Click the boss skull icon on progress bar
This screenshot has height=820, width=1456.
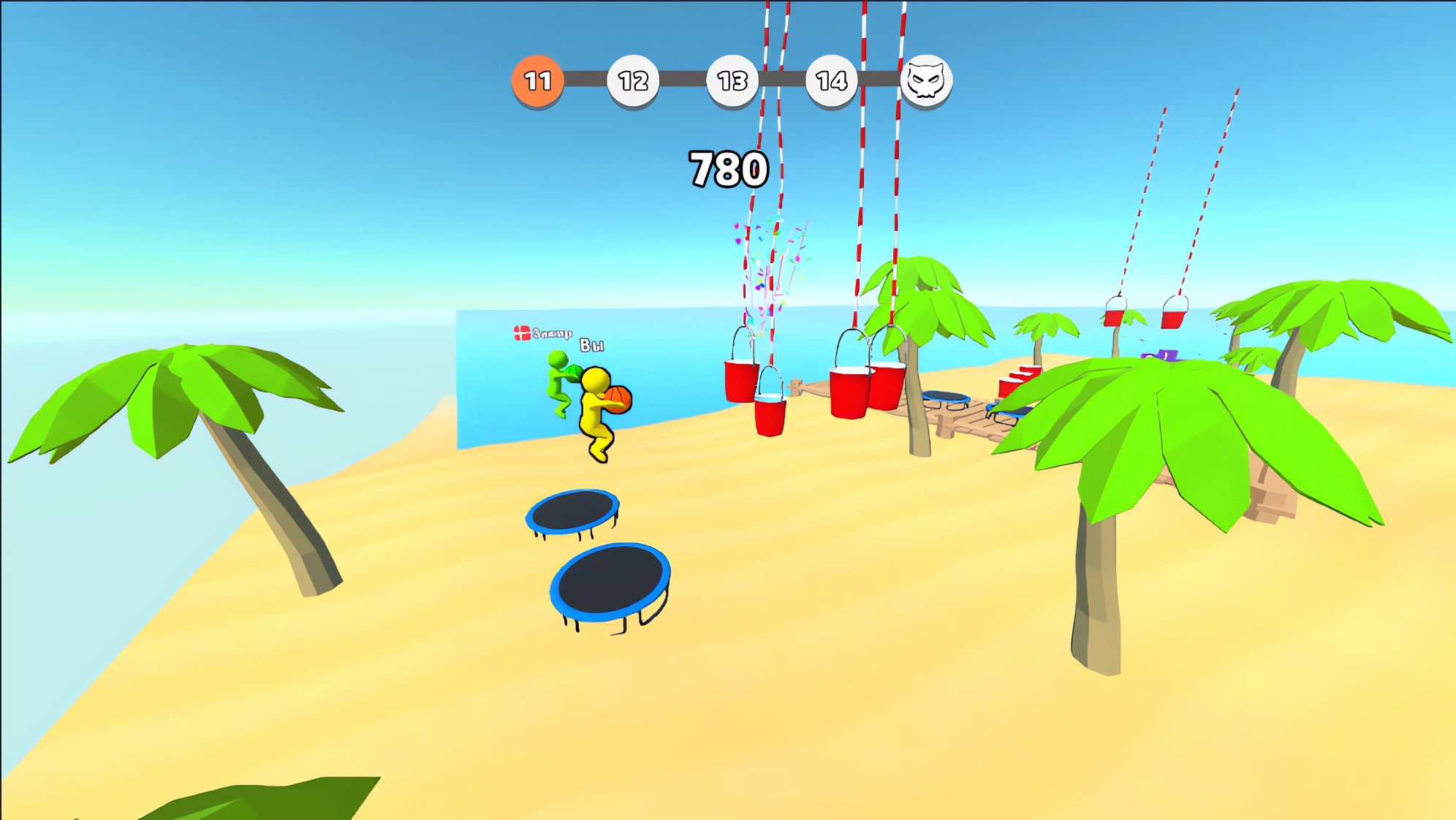tap(927, 80)
